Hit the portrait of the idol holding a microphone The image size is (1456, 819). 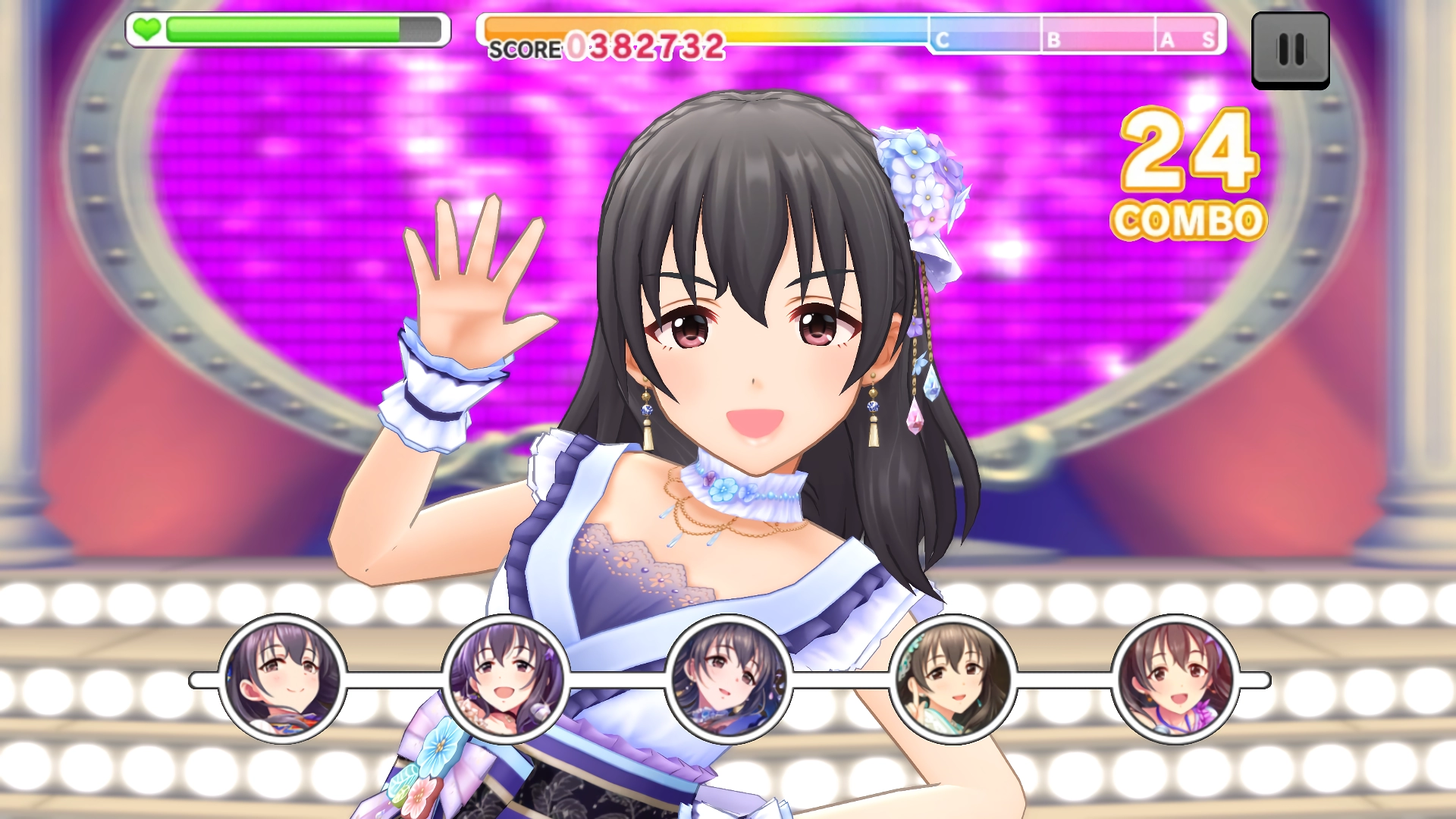506,679
